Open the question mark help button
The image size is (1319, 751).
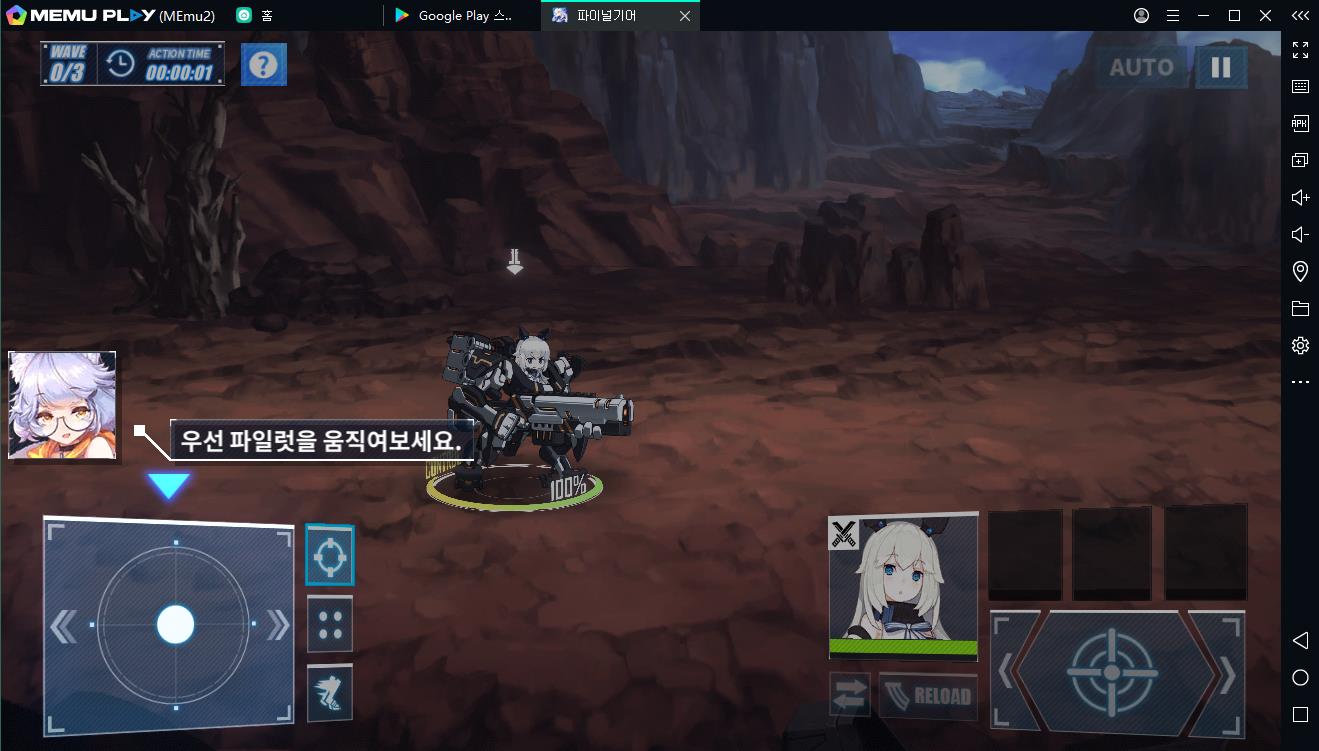tap(263, 65)
